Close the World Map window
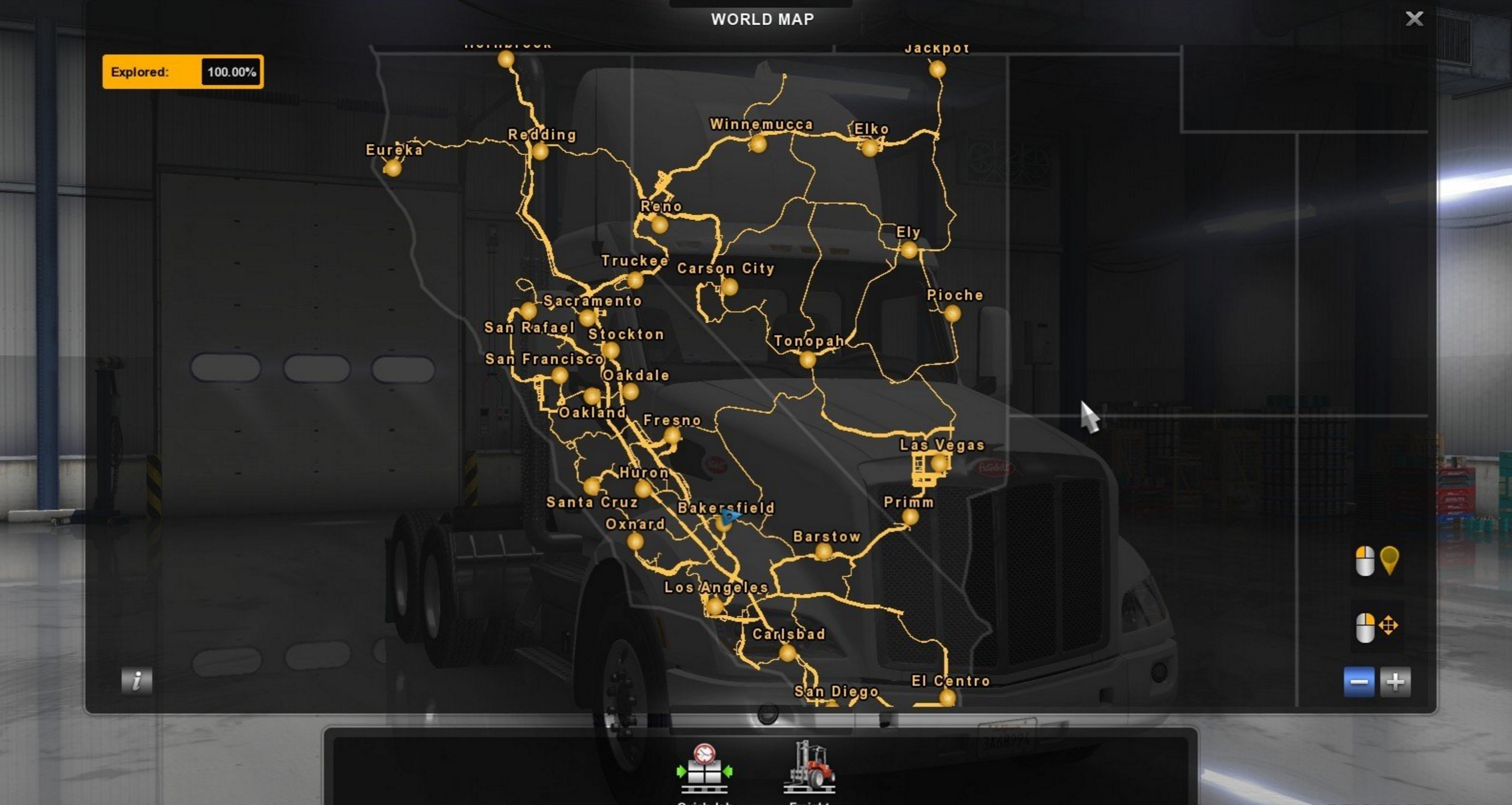The width and height of the screenshot is (1512, 805). tap(1414, 19)
